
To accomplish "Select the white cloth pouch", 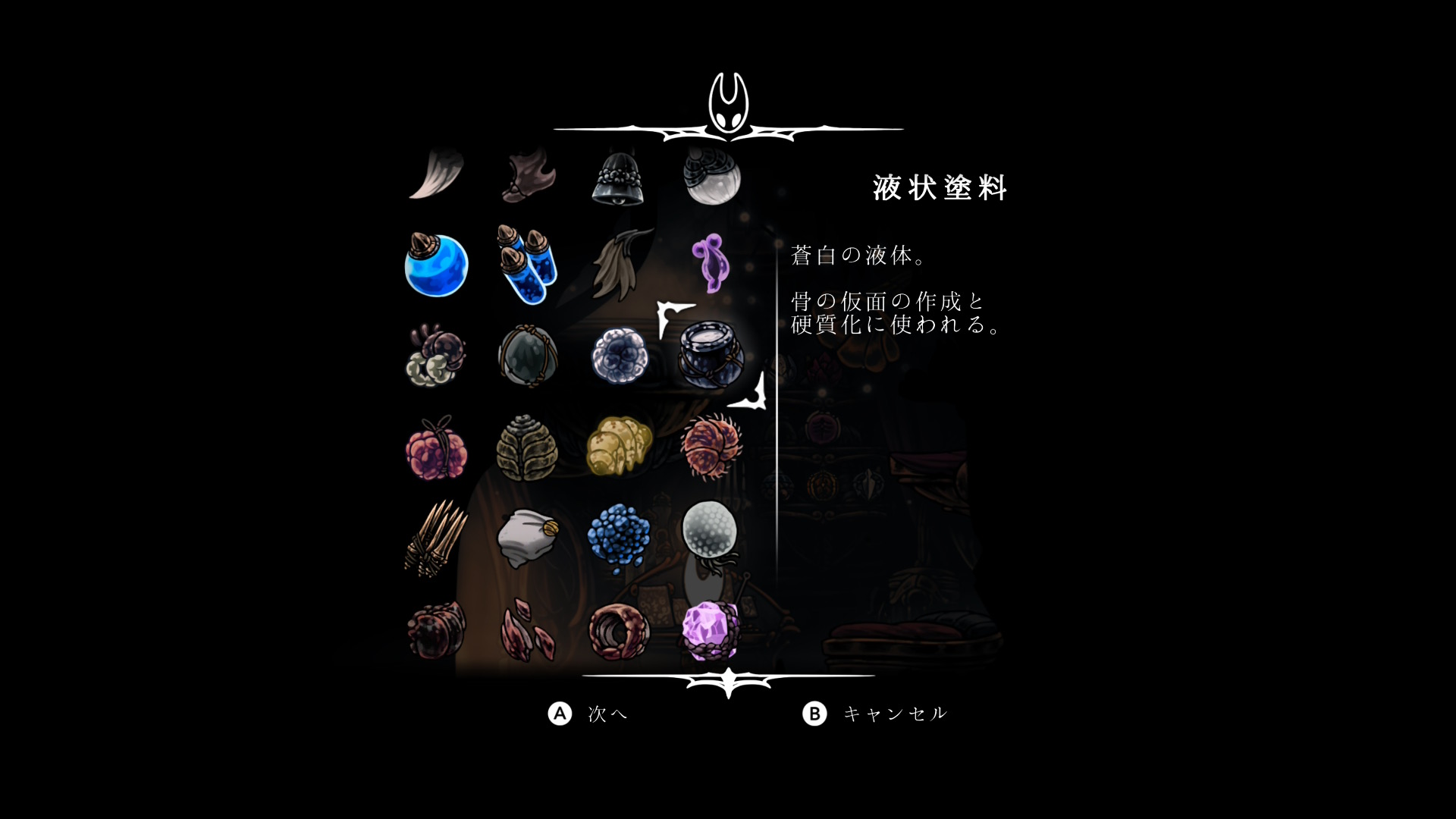I will 528,537.
